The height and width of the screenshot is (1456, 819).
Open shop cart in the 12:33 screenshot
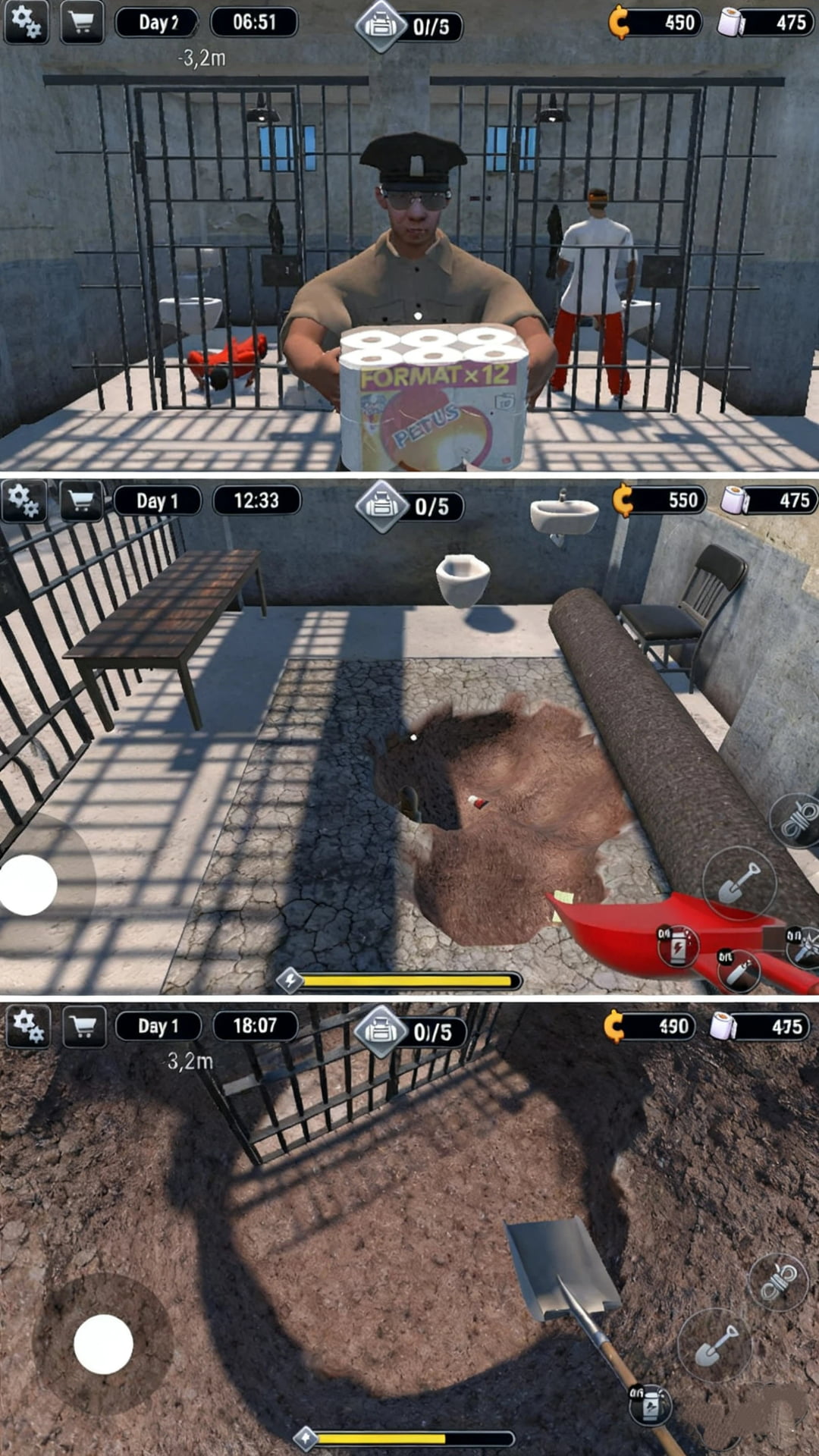[x=82, y=500]
